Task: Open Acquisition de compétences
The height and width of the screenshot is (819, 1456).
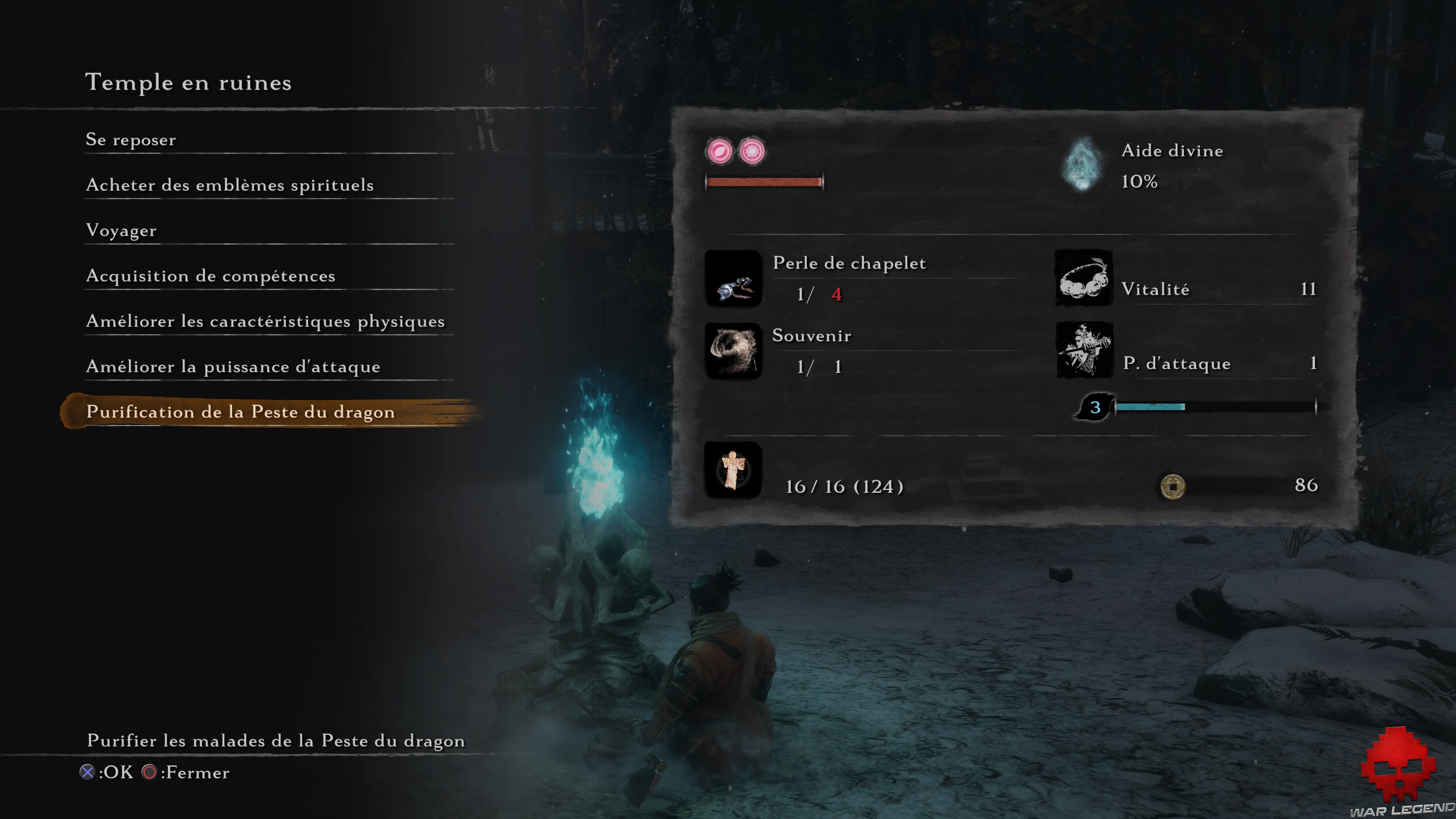Action: [x=210, y=276]
